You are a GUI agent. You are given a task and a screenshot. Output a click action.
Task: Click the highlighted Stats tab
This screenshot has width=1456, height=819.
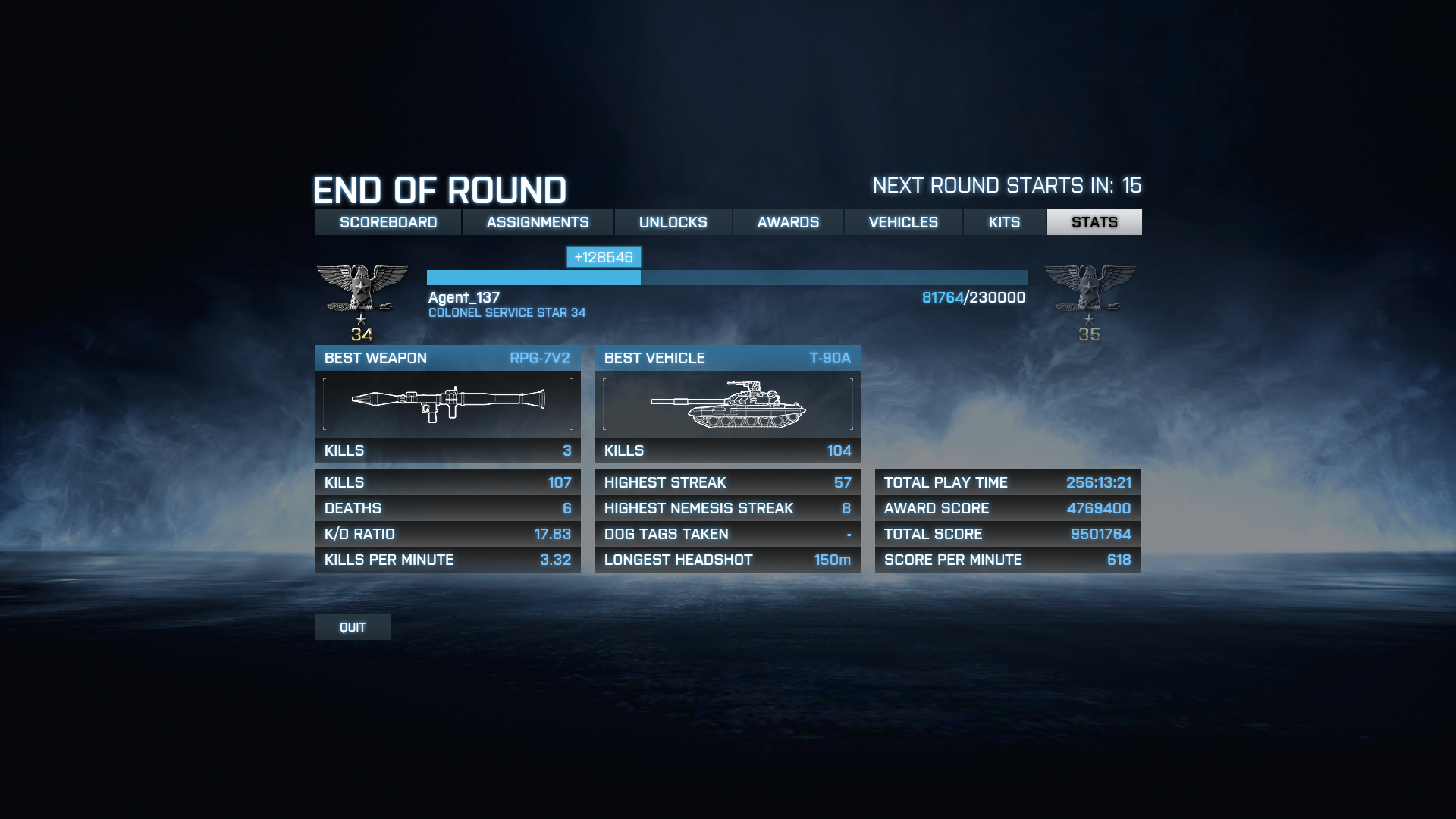(1094, 222)
